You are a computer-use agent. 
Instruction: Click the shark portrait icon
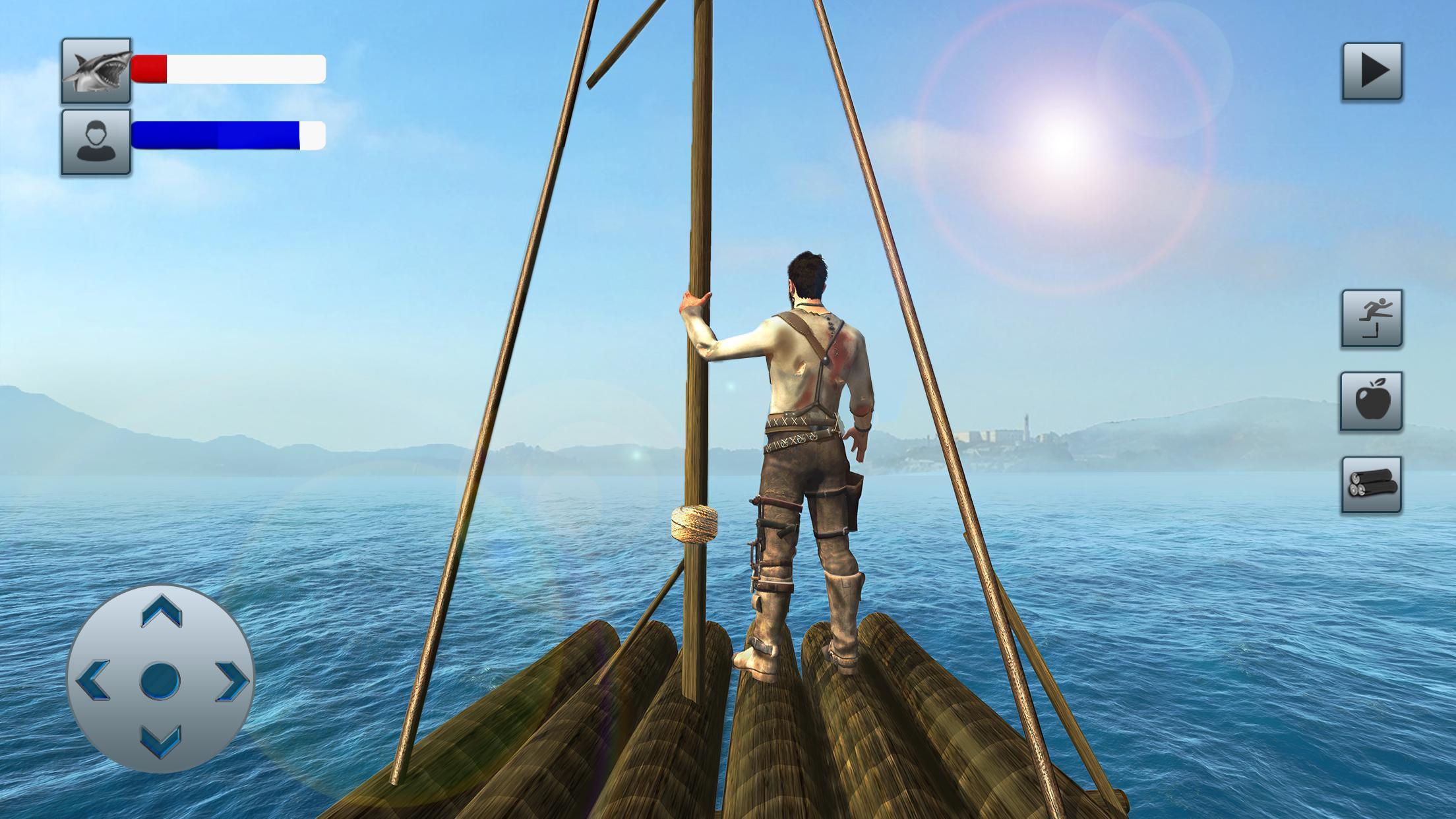[96, 71]
